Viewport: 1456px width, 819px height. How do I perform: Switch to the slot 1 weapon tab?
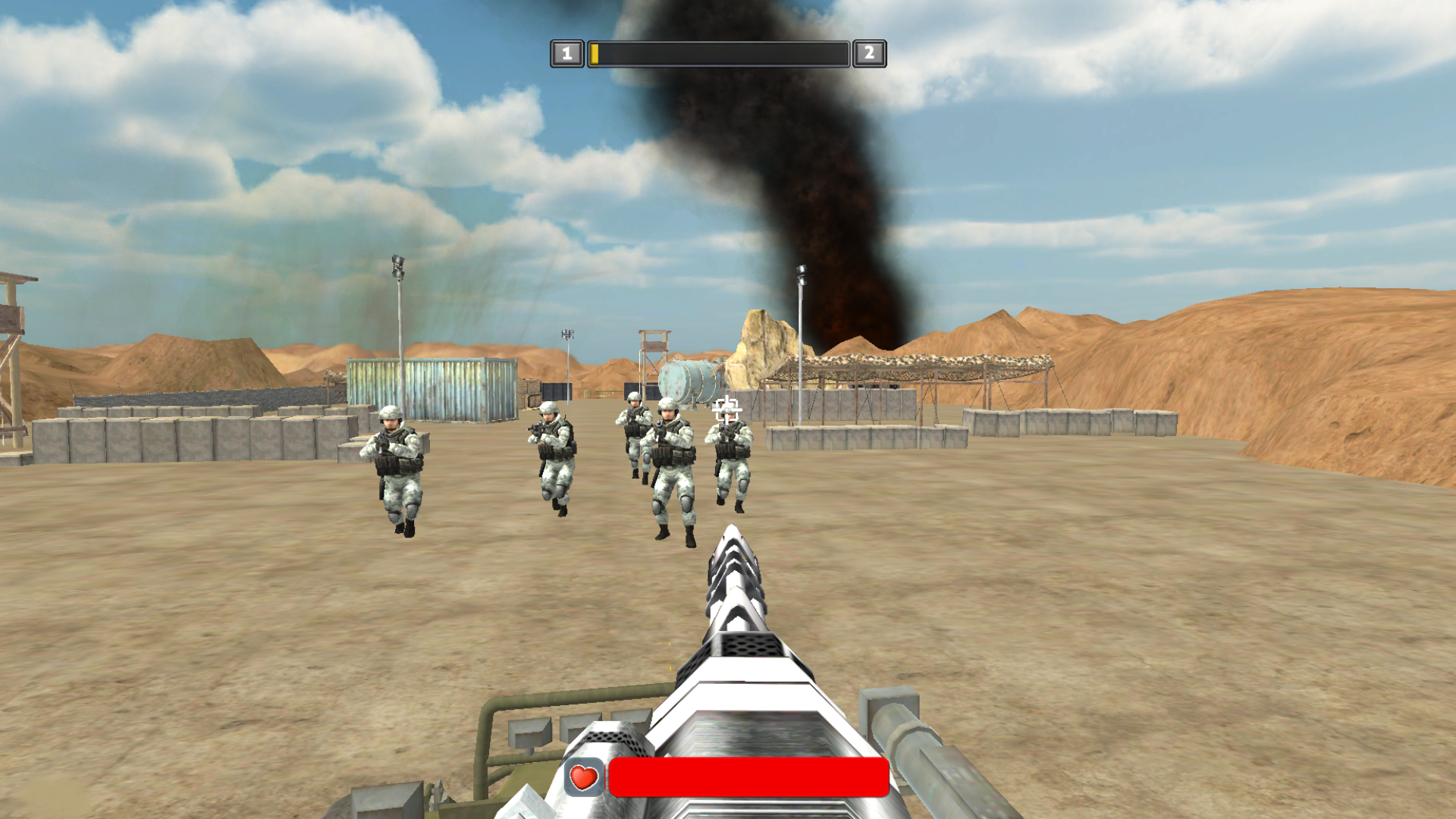coord(566,53)
